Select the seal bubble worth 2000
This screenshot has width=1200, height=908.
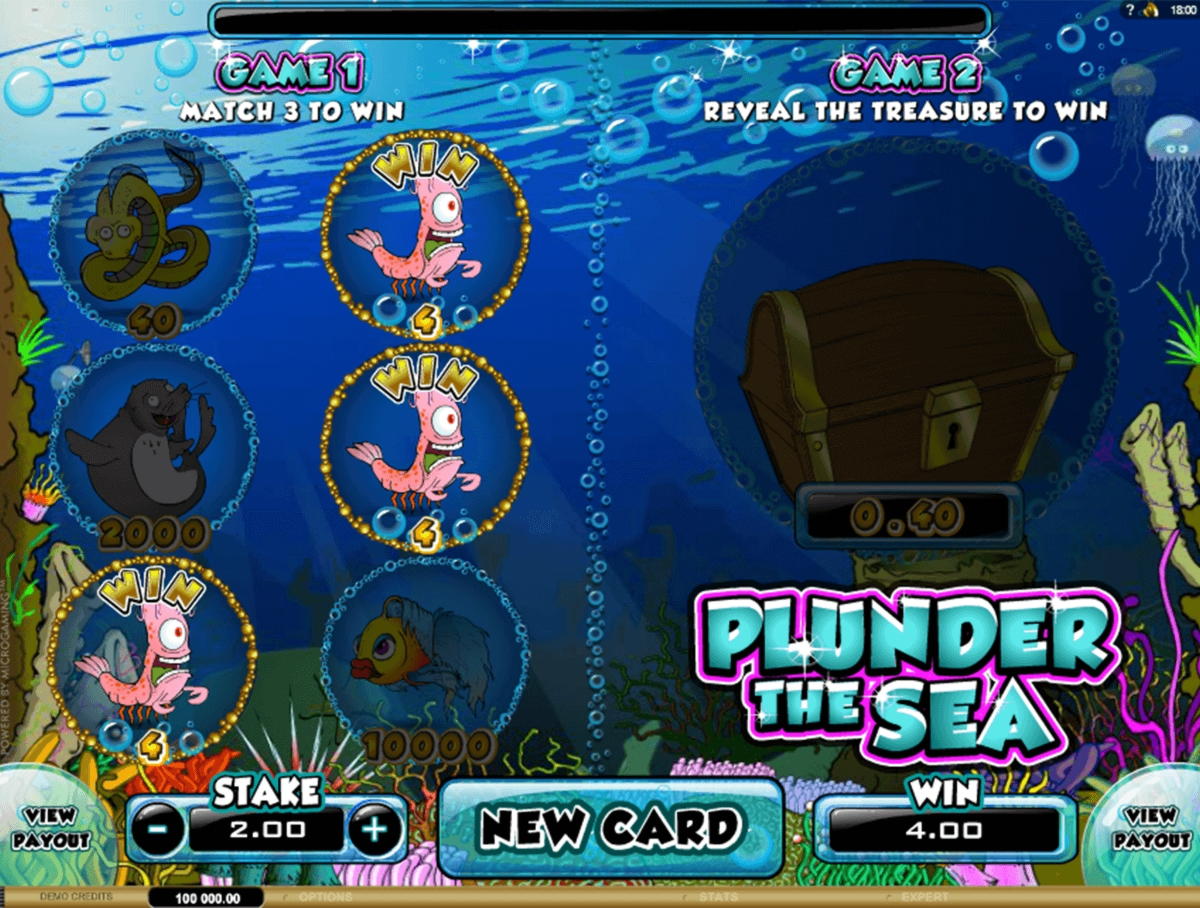pos(153,447)
